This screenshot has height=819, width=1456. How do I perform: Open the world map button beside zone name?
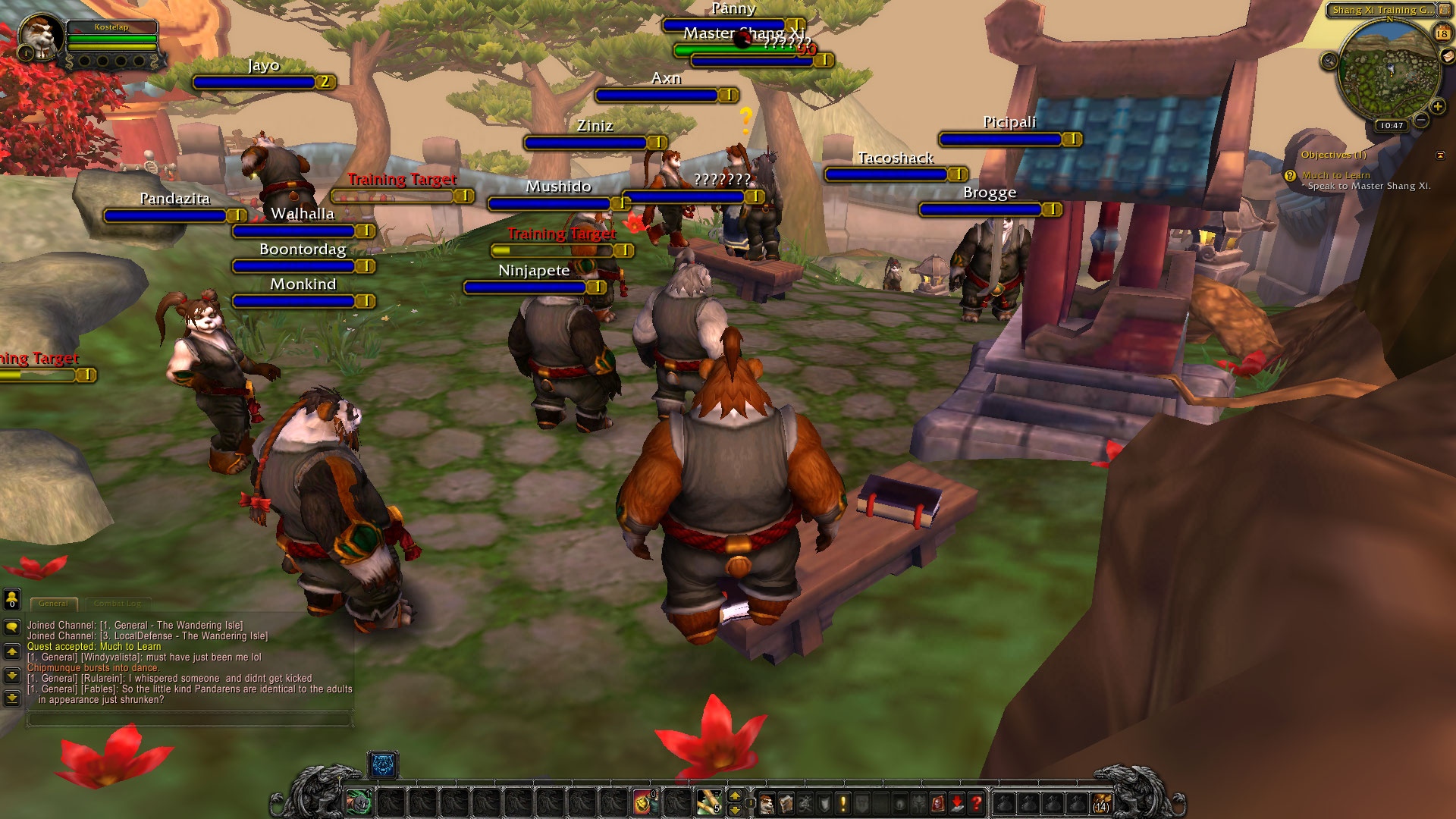point(1445,11)
